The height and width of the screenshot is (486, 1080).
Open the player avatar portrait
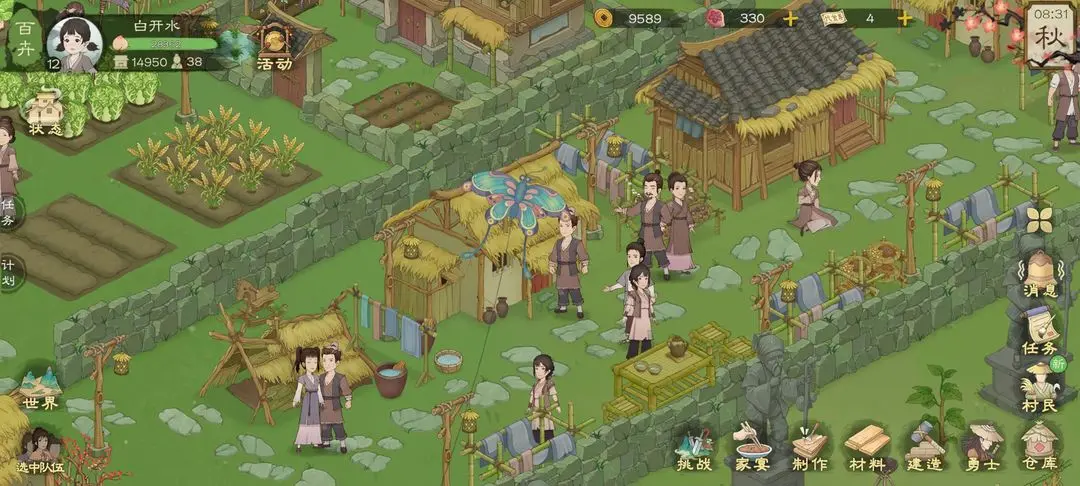pos(75,40)
